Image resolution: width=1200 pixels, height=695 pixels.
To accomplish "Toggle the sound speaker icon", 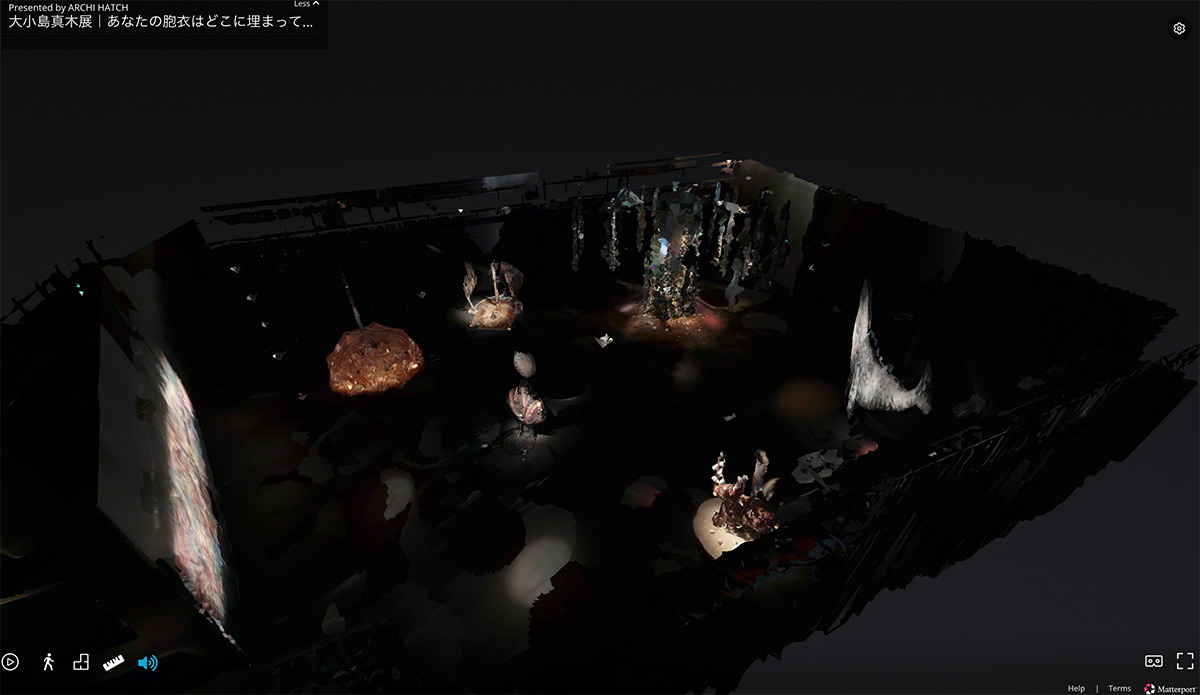I will tap(147, 662).
